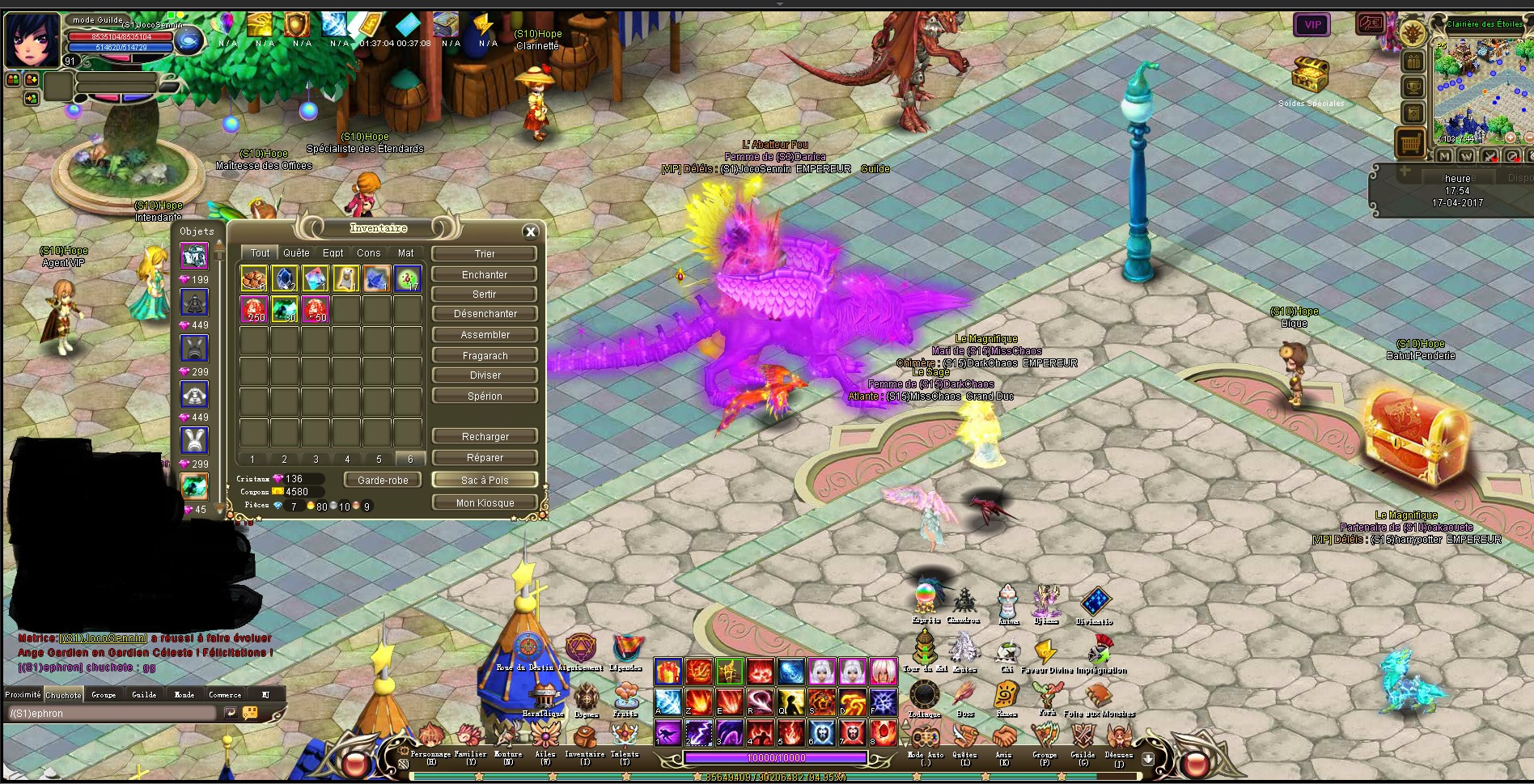The height and width of the screenshot is (784, 1534).
Task: Select the Réparer button
Action: [x=485, y=458]
